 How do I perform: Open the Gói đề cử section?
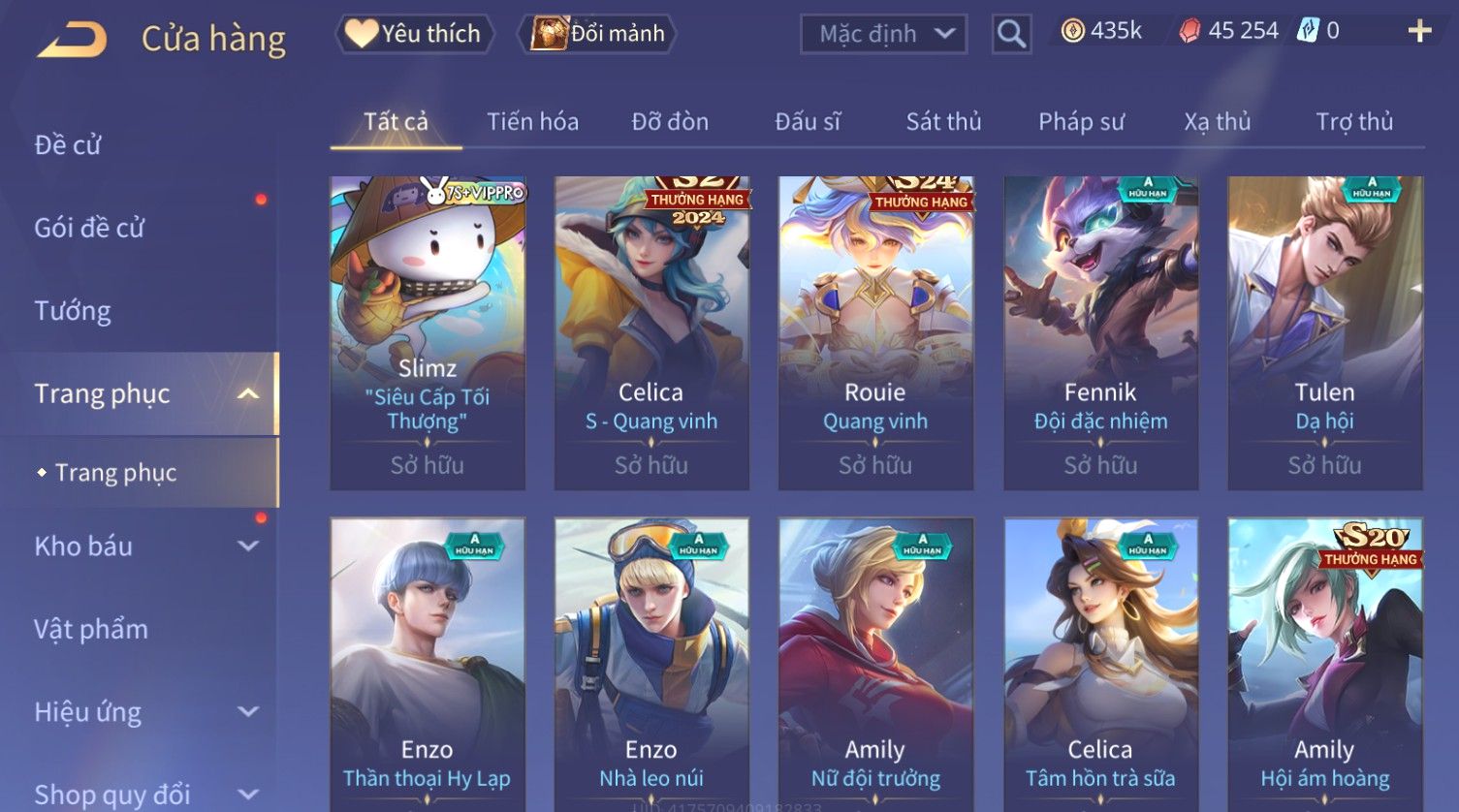point(89,228)
